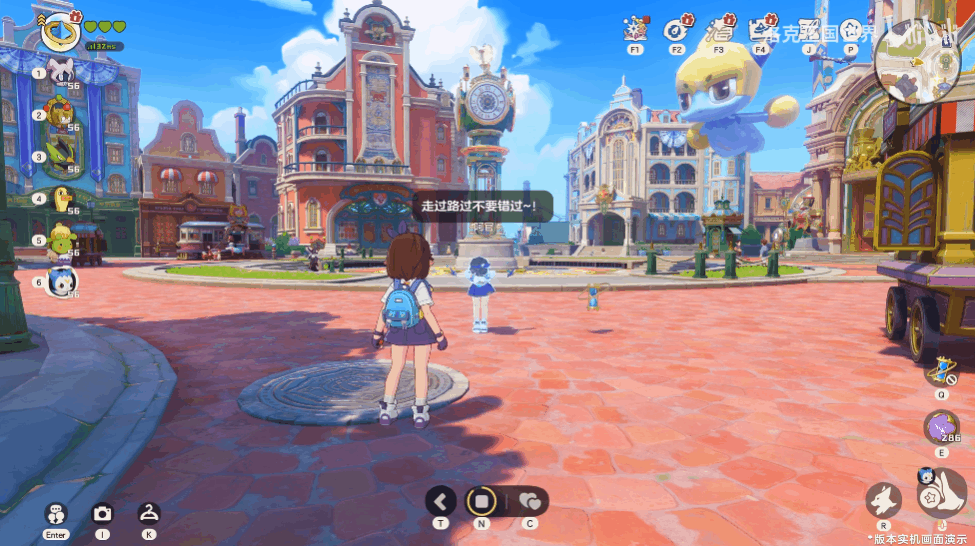The height and width of the screenshot is (546, 975).
Task: Use the purple orb item showing 286
Action: pyautogui.click(x=940, y=428)
